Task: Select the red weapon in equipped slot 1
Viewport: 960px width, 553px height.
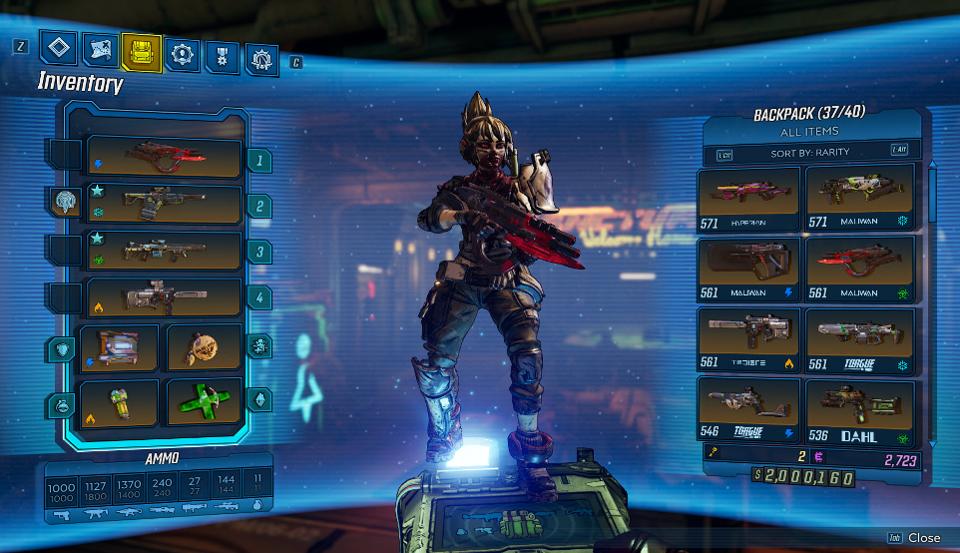Action: point(165,157)
